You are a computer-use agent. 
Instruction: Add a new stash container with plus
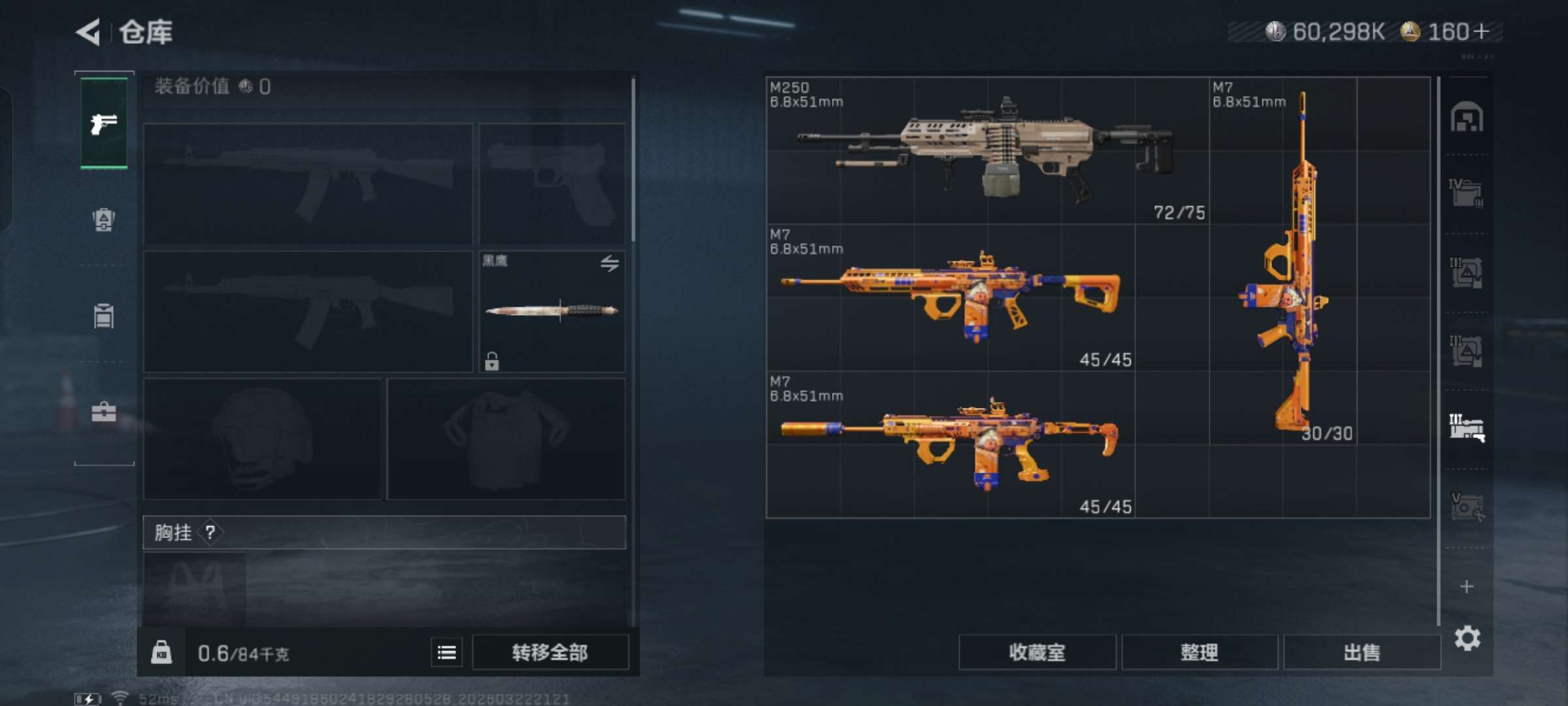1467,586
